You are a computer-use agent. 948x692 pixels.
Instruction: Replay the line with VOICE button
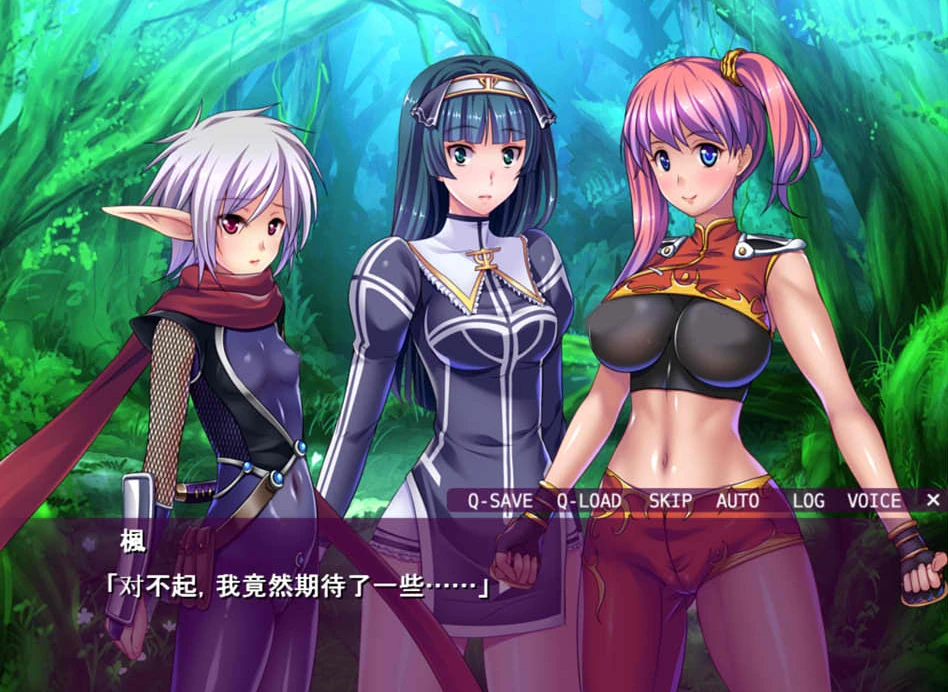pos(874,501)
